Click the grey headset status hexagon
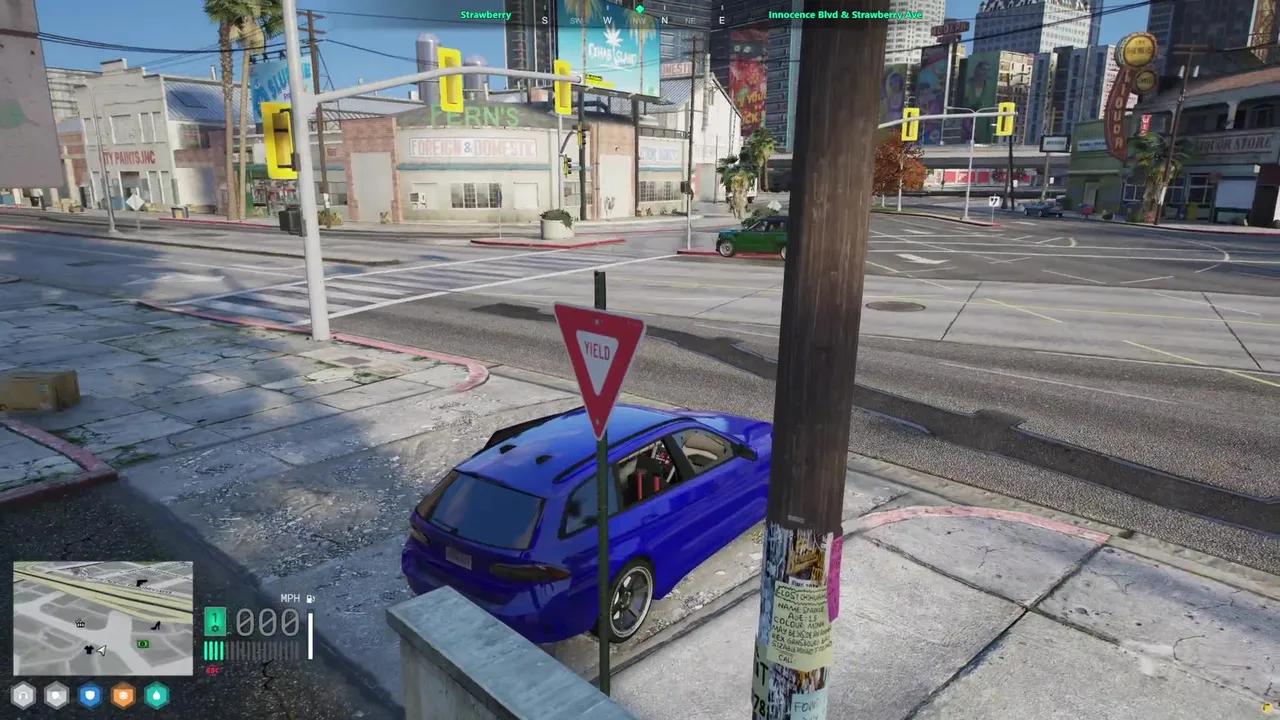Image resolution: width=1280 pixels, height=720 pixels. pyautogui.click(x=22, y=695)
